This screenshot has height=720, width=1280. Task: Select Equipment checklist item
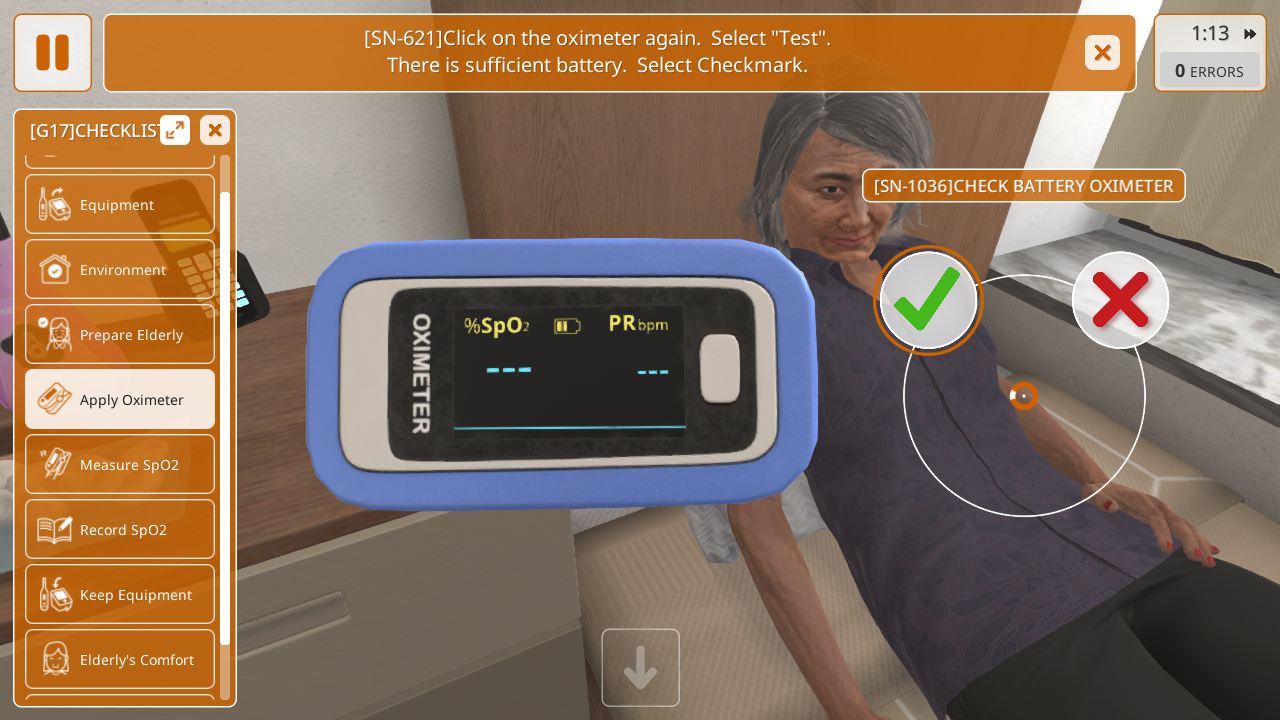pyautogui.click(x=120, y=205)
